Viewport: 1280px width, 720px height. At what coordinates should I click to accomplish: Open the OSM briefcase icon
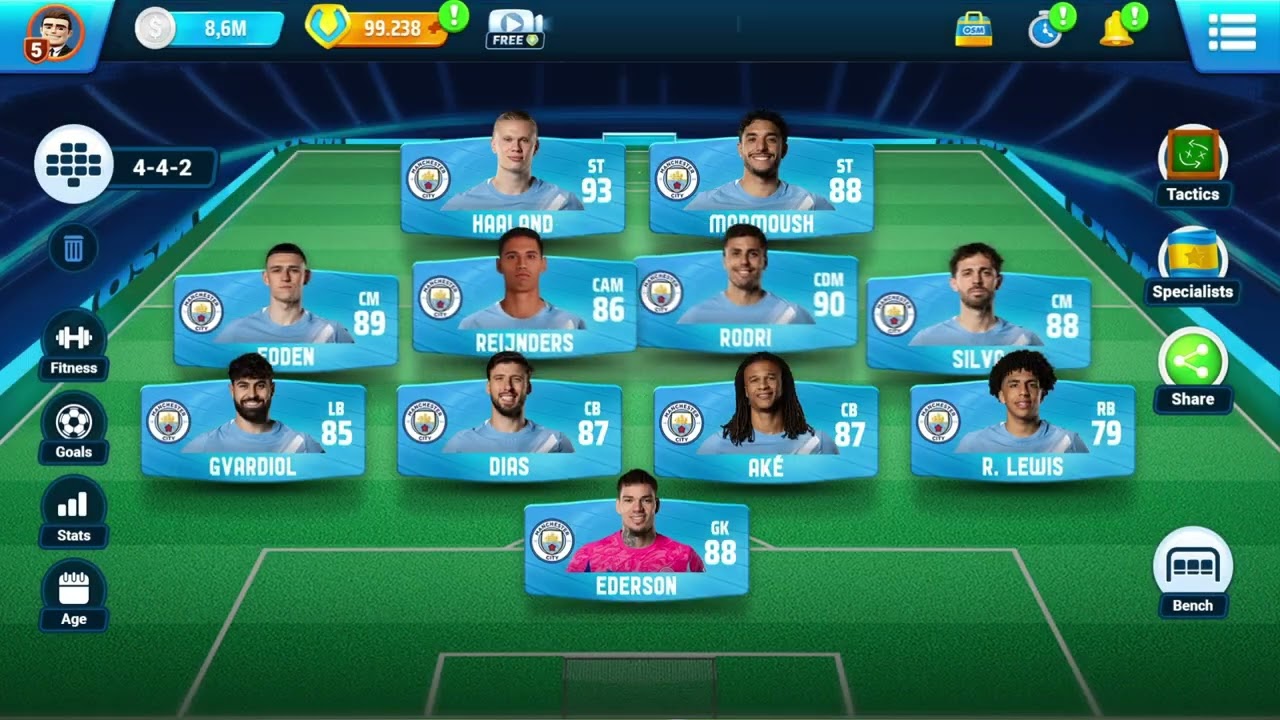pyautogui.click(x=973, y=30)
